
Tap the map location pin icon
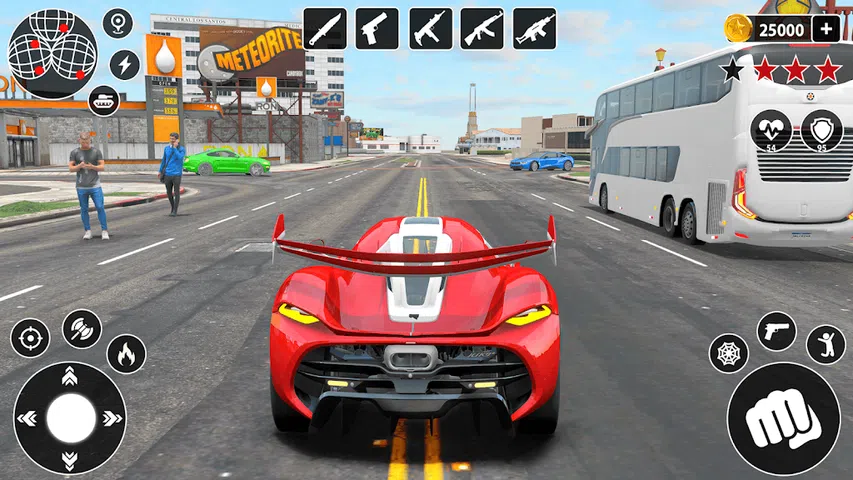[118, 23]
